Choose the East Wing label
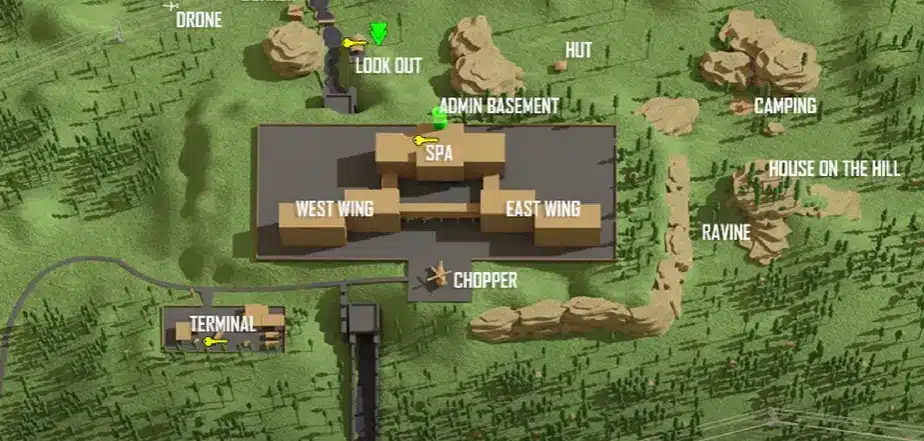Image resolution: width=924 pixels, height=441 pixels. click(543, 209)
